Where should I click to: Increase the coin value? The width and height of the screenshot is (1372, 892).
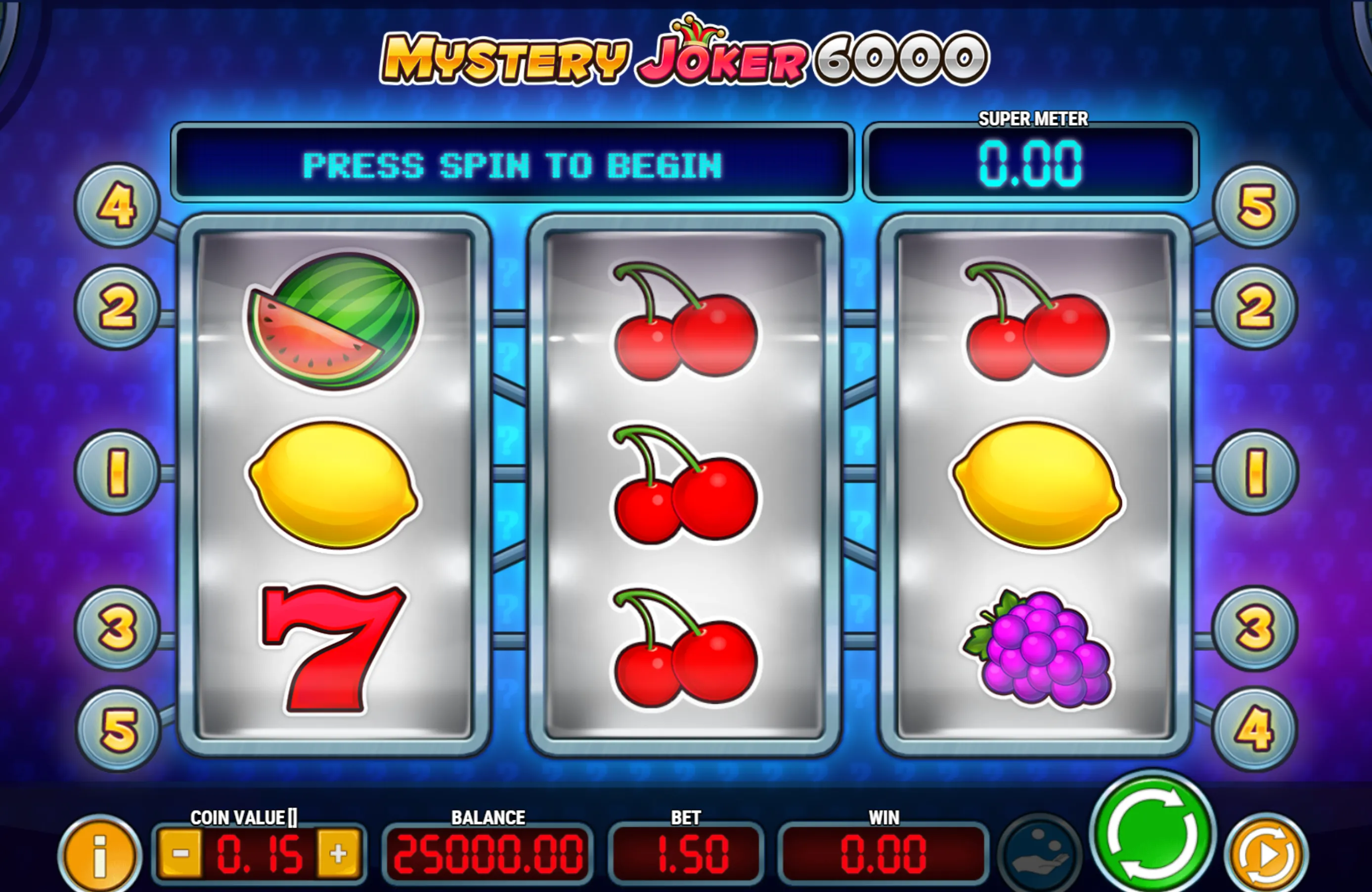[338, 853]
